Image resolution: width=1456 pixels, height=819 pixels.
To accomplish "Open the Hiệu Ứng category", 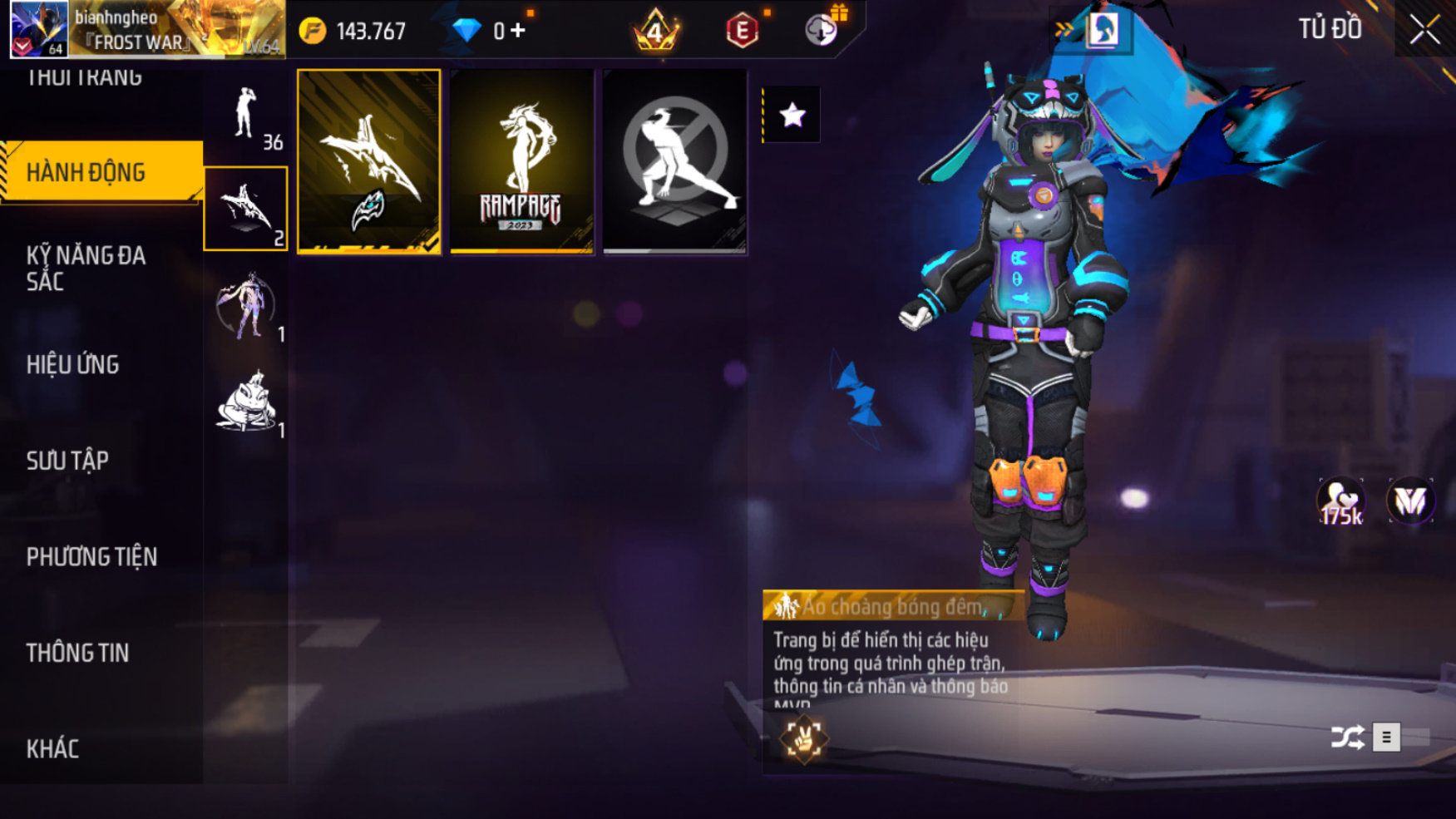I will coord(73,364).
